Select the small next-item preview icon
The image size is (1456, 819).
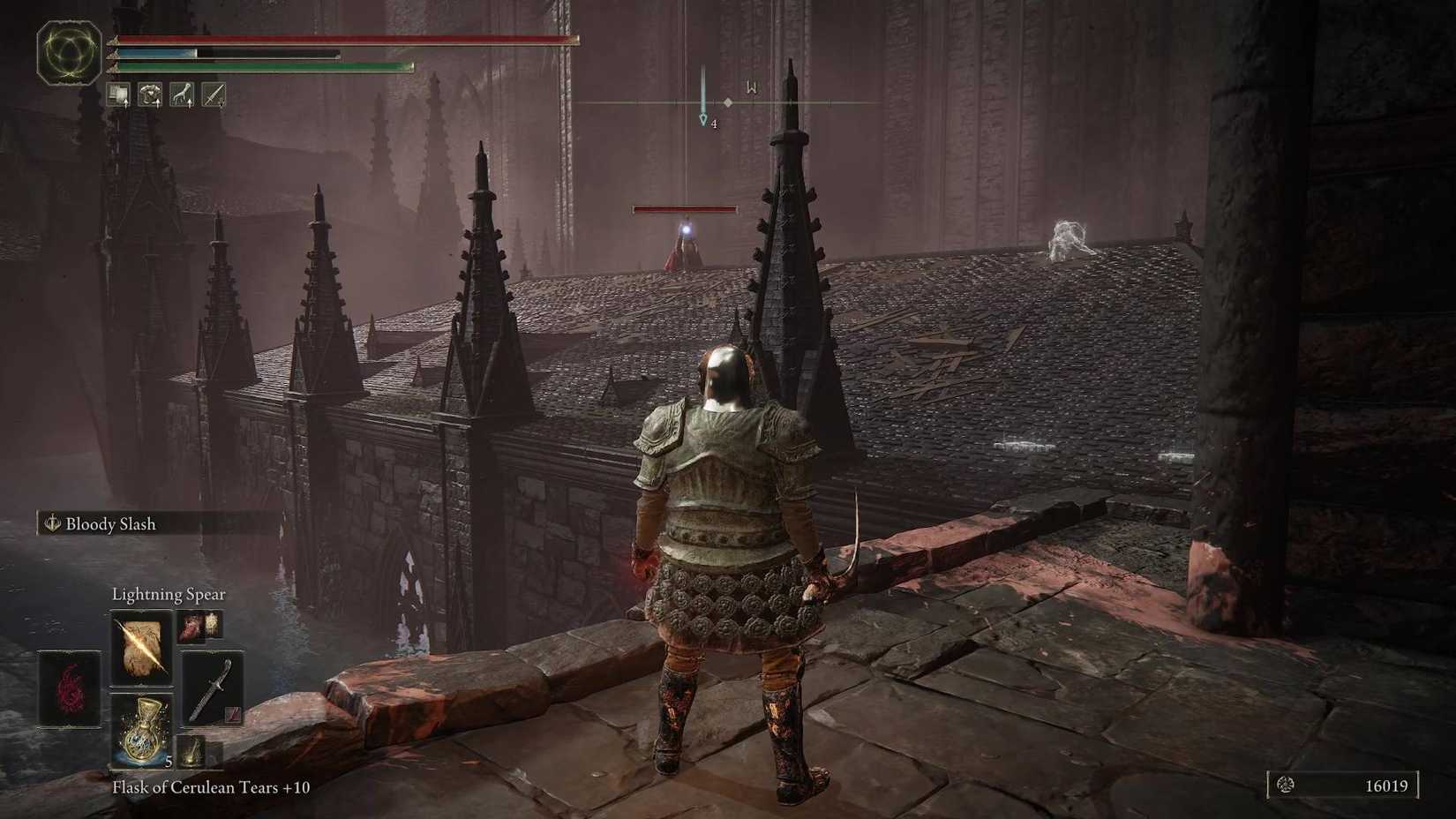coord(191,751)
